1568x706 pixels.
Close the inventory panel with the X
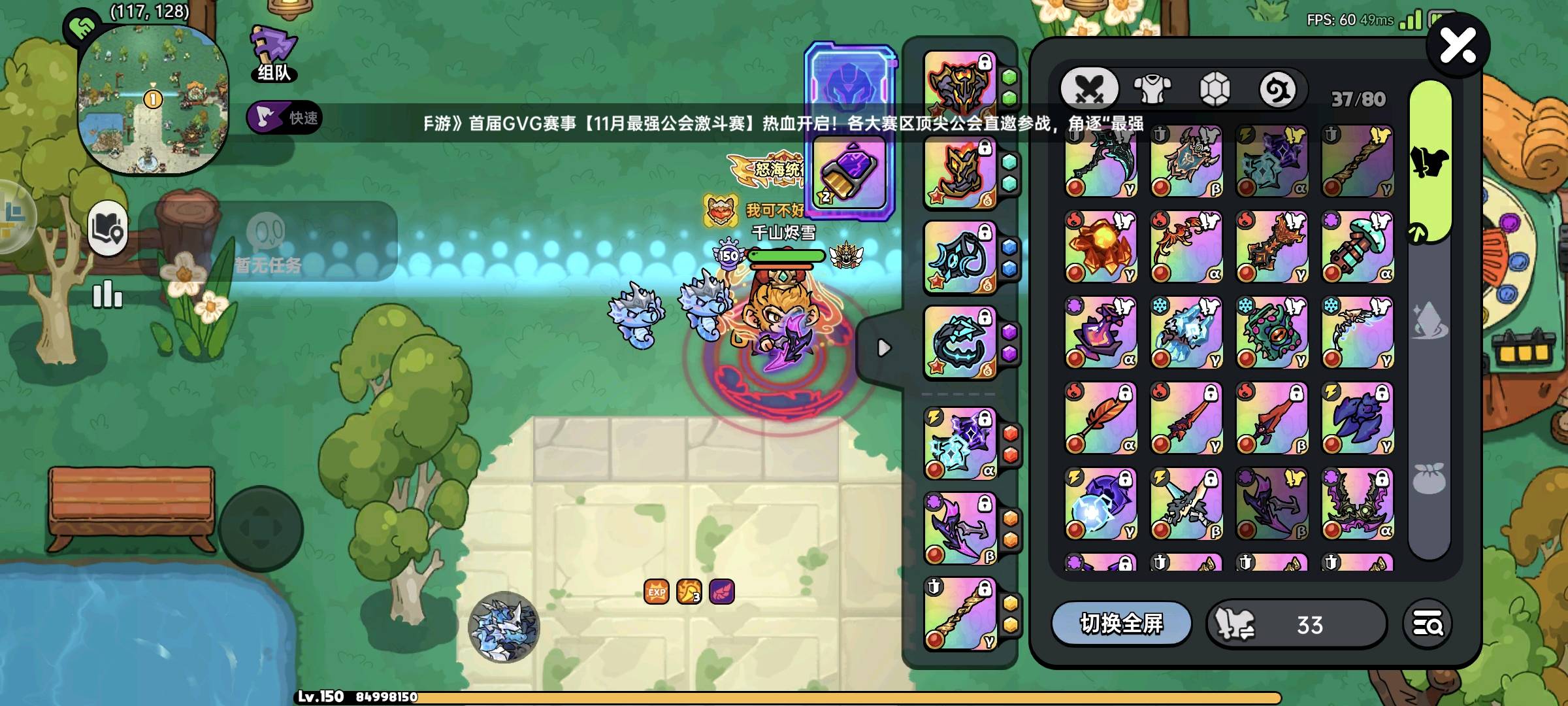pyautogui.click(x=1458, y=46)
